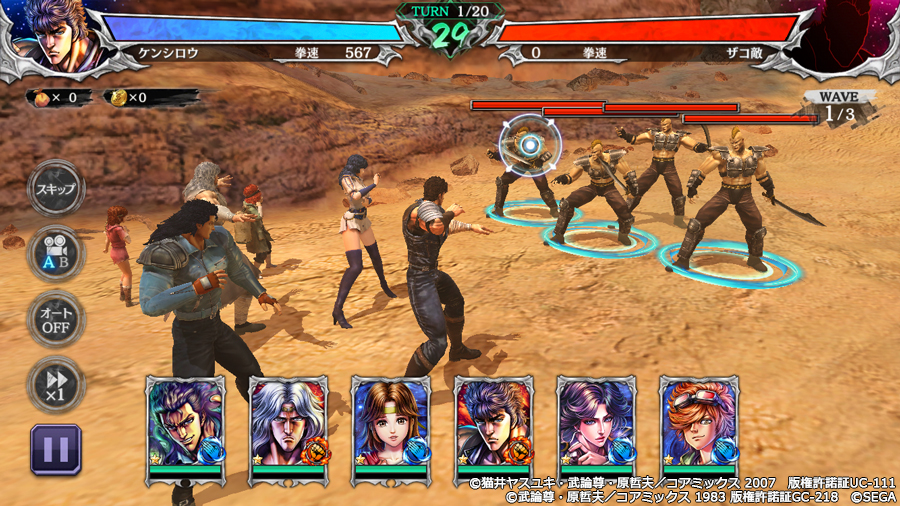Tap the スキップ (Skip) button
Image resolution: width=900 pixels, height=506 pixels.
pos(56,189)
